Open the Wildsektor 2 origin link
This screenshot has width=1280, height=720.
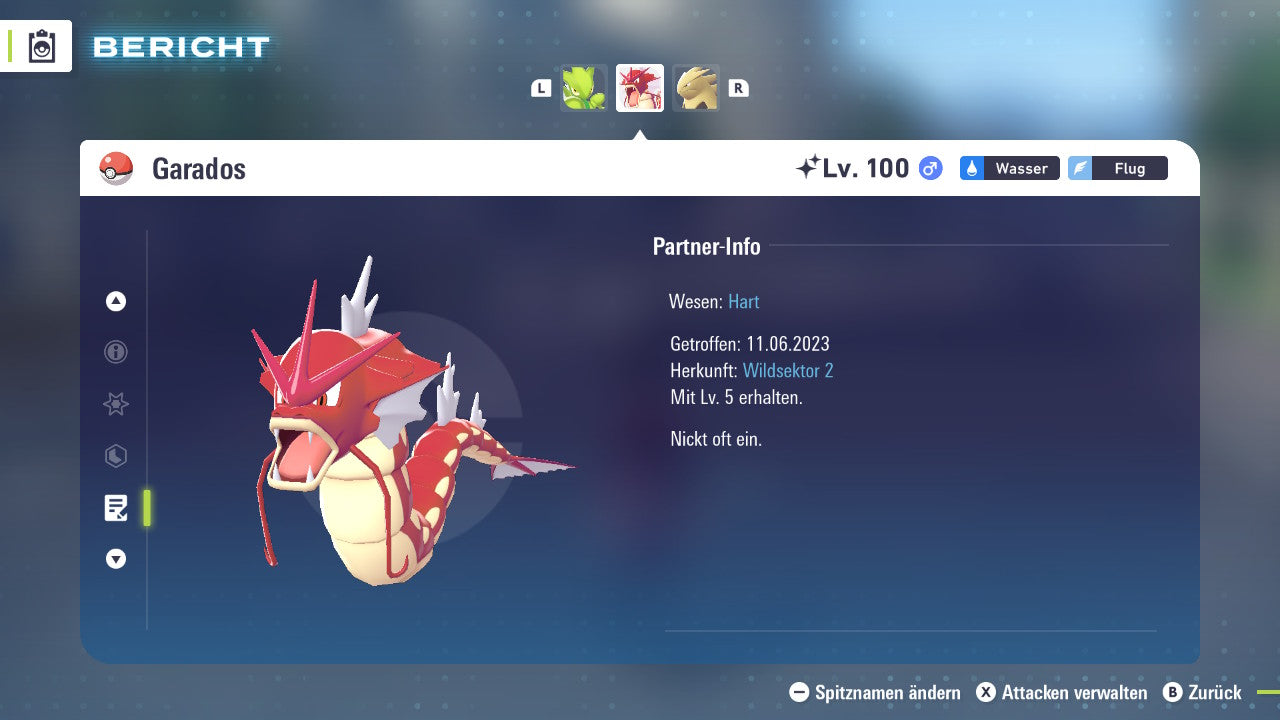click(x=788, y=370)
